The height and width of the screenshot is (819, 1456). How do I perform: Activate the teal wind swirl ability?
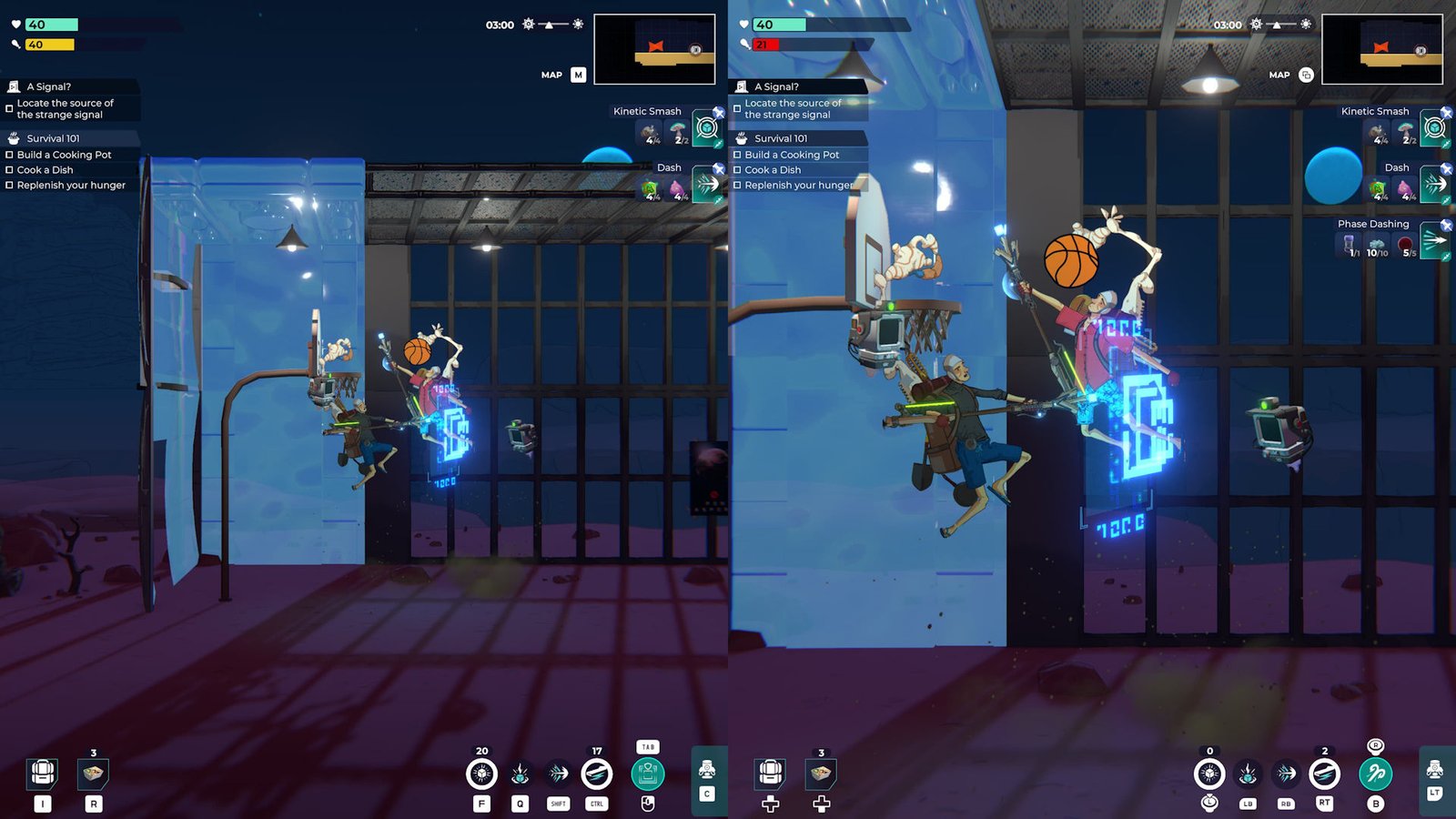pyautogui.click(x=1376, y=774)
